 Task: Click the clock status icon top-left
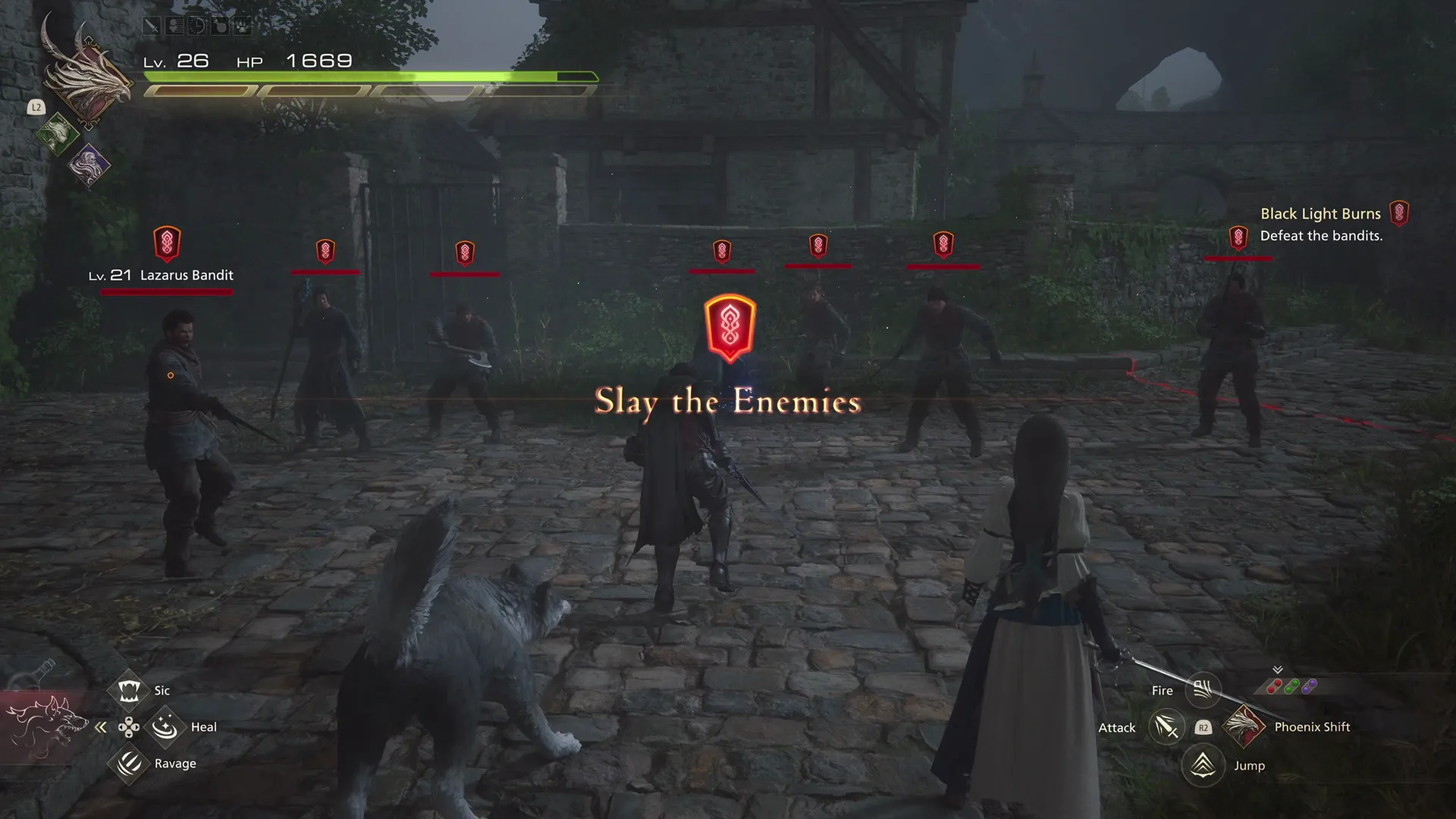pyautogui.click(x=196, y=25)
